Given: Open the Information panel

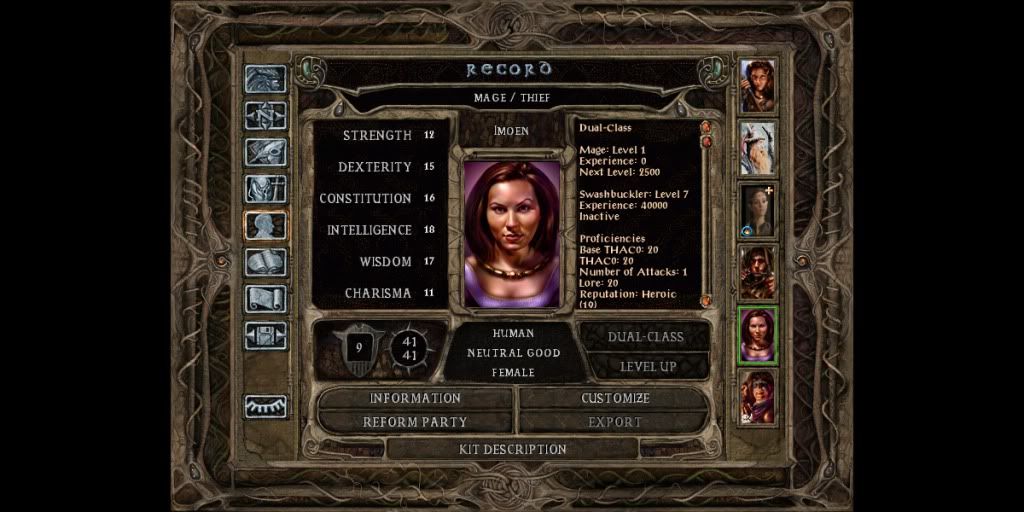Looking at the screenshot, I should [415, 398].
